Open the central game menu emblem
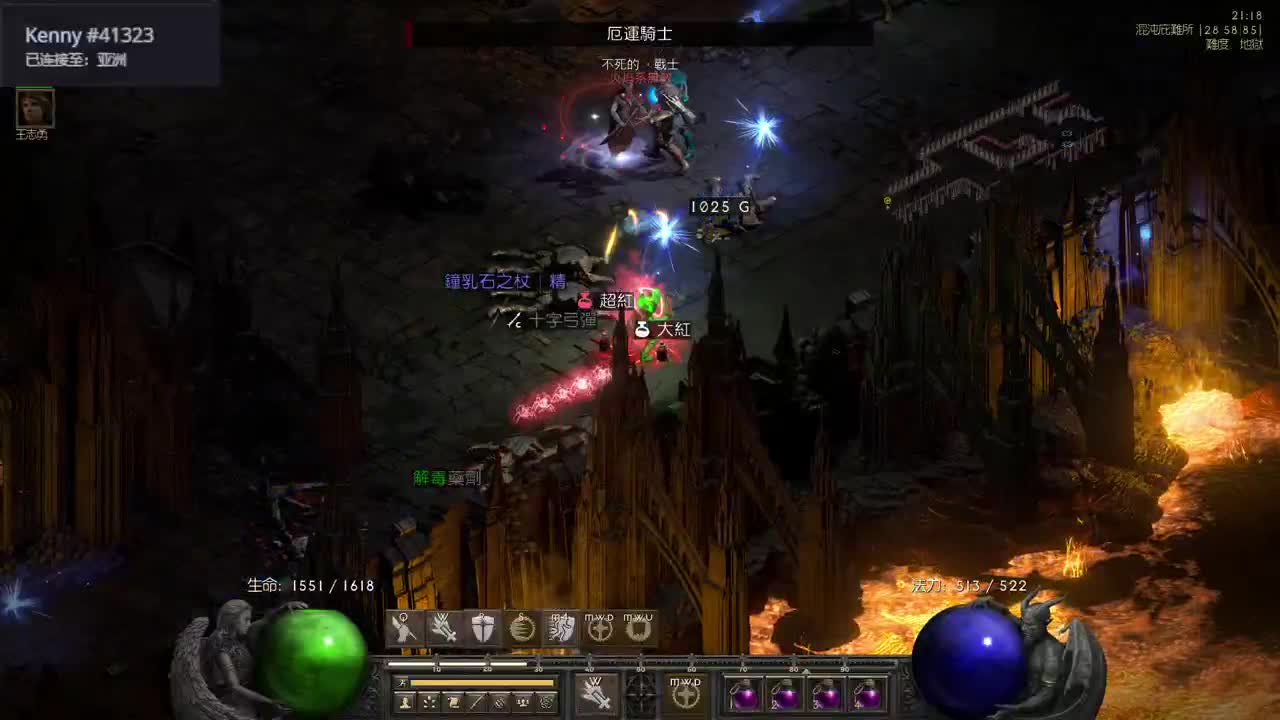 [x=640, y=693]
